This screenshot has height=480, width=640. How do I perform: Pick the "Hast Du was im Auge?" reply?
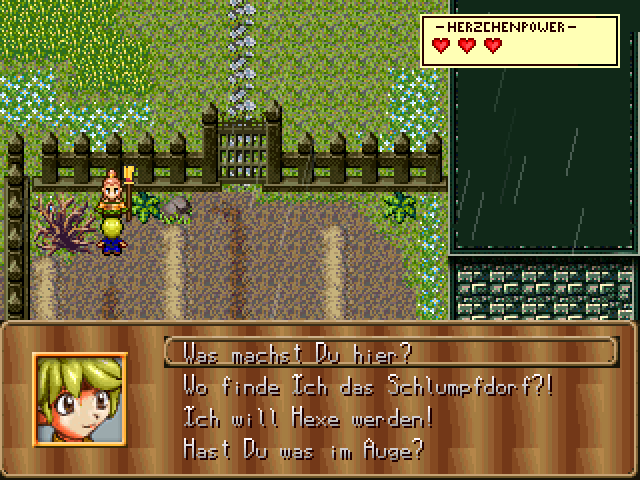click(303, 449)
